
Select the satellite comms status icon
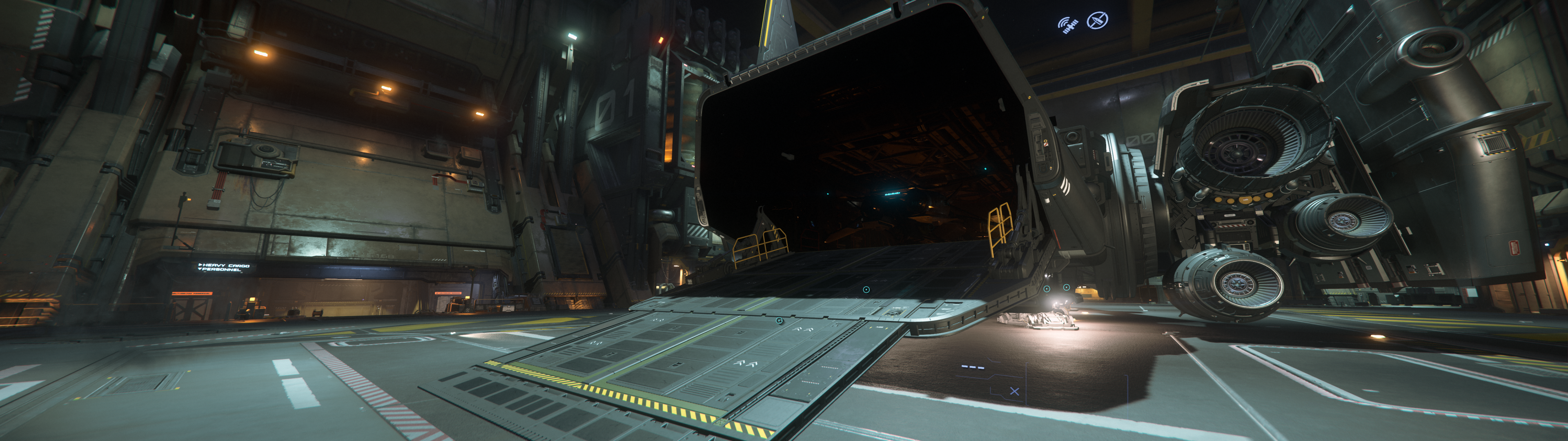[x=1069, y=24]
